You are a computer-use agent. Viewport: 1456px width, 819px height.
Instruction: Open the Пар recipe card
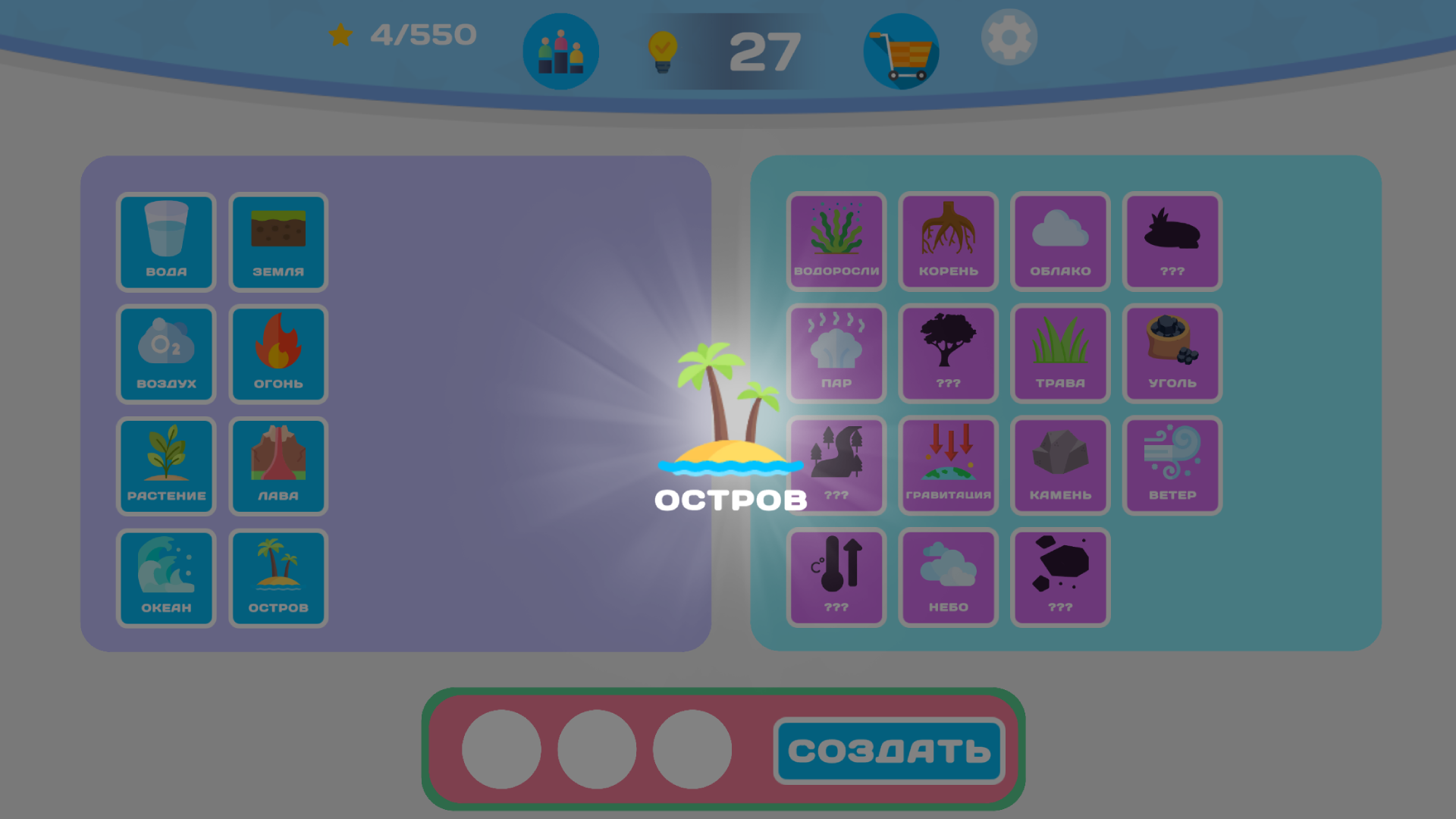tap(836, 353)
